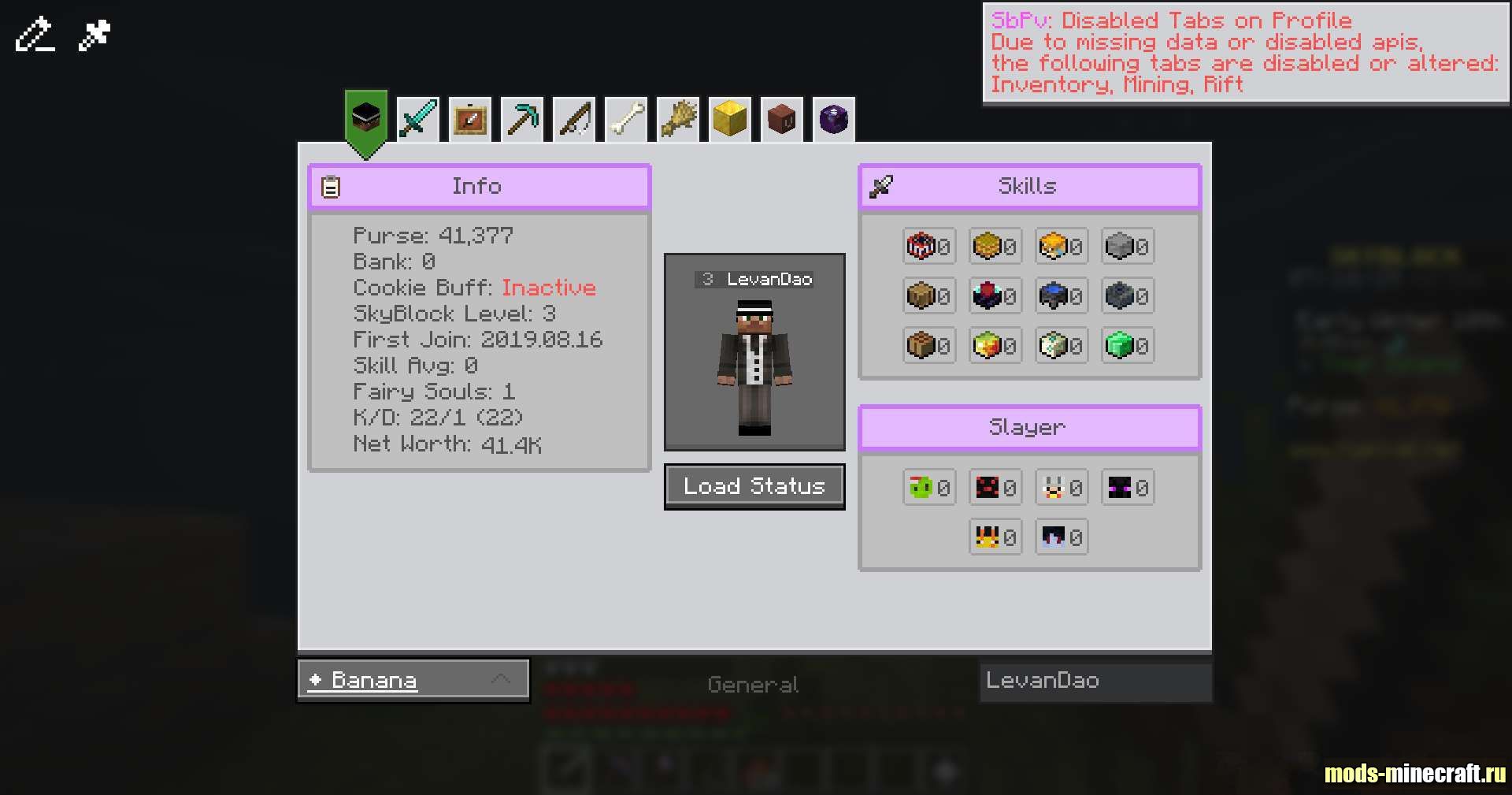
Task: Select the diamond pickaxe tab
Action: [521, 120]
